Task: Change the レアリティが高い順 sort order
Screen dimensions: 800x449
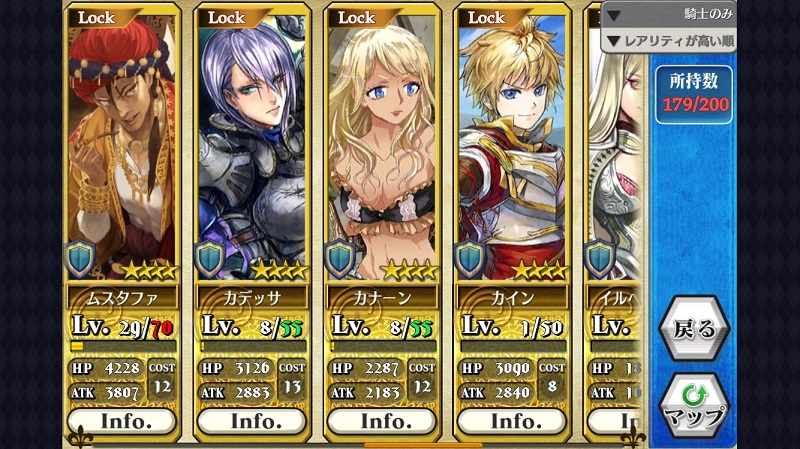Action: pyautogui.click(x=668, y=41)
